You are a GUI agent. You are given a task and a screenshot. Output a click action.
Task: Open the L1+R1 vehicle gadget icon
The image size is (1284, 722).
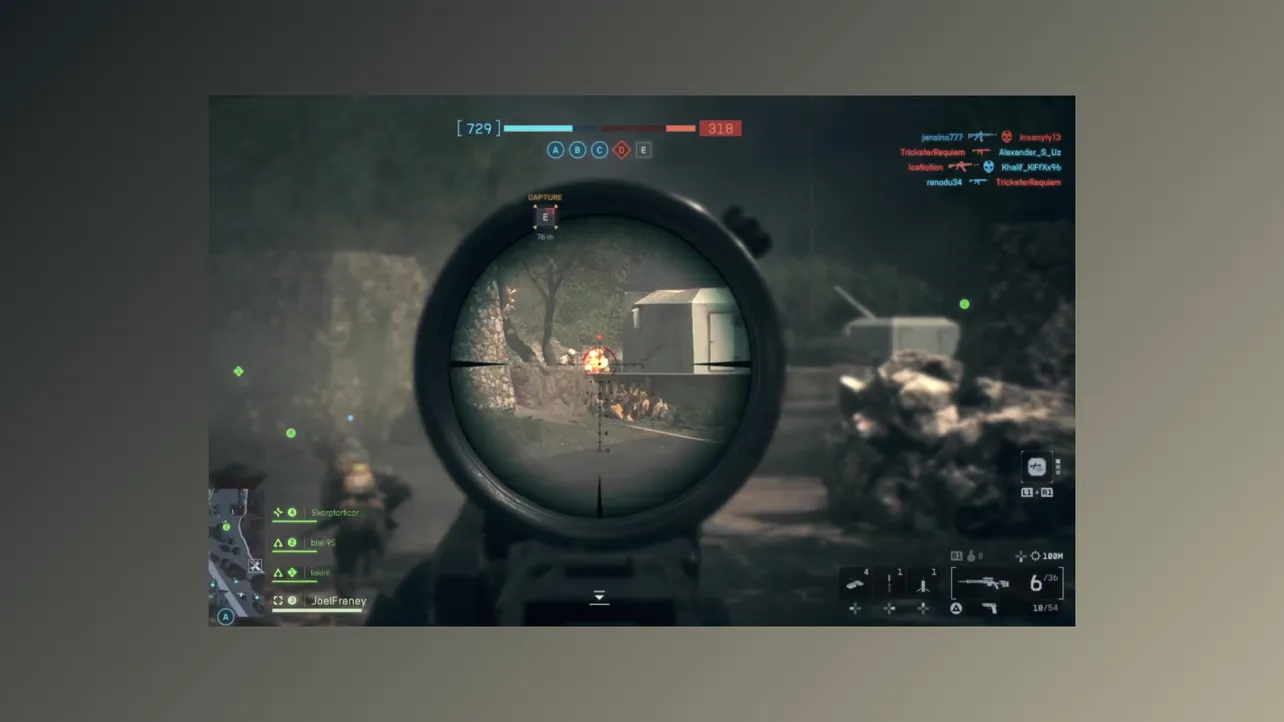tap(1037, 467)
